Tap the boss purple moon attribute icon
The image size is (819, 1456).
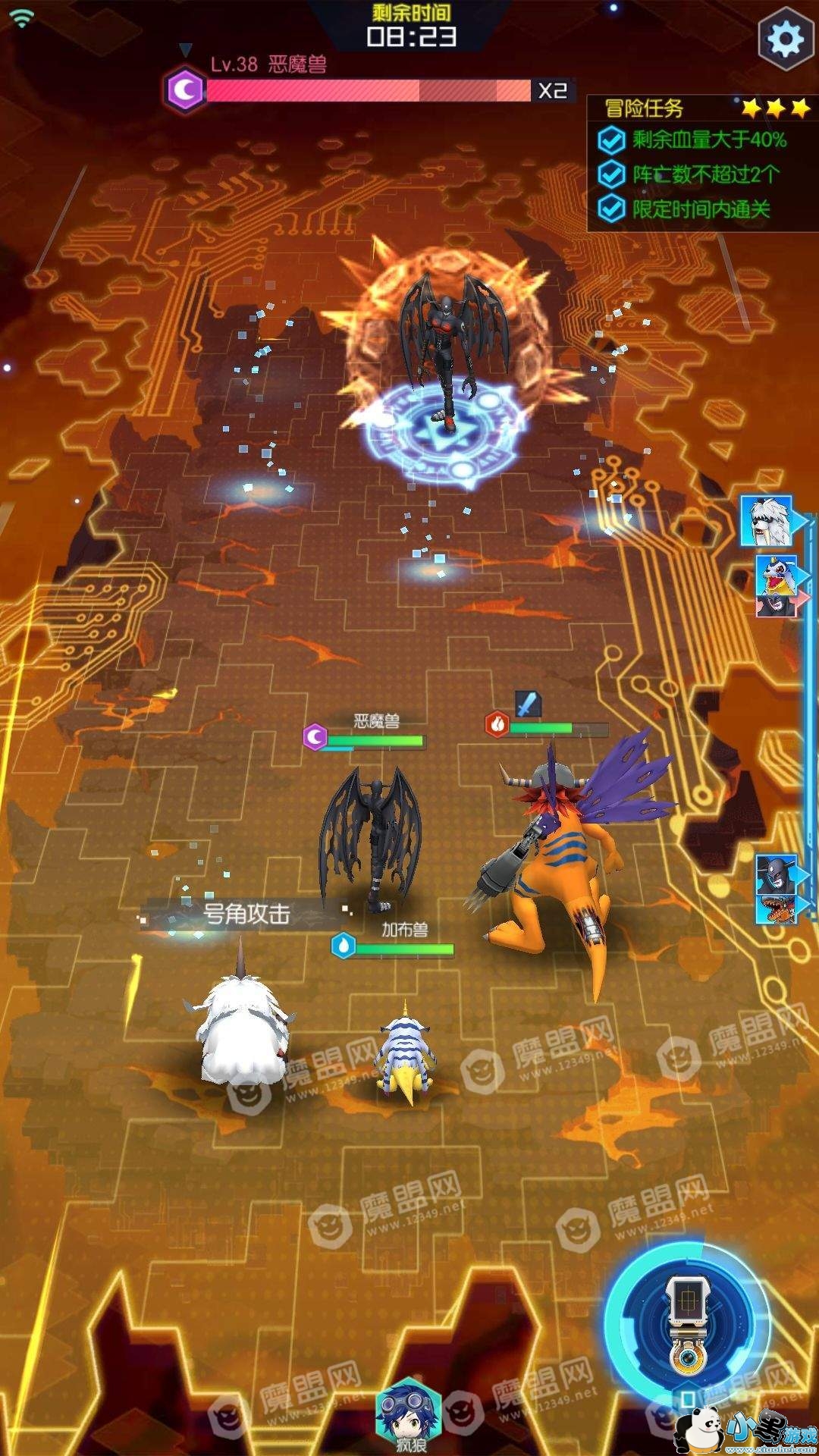185,90
